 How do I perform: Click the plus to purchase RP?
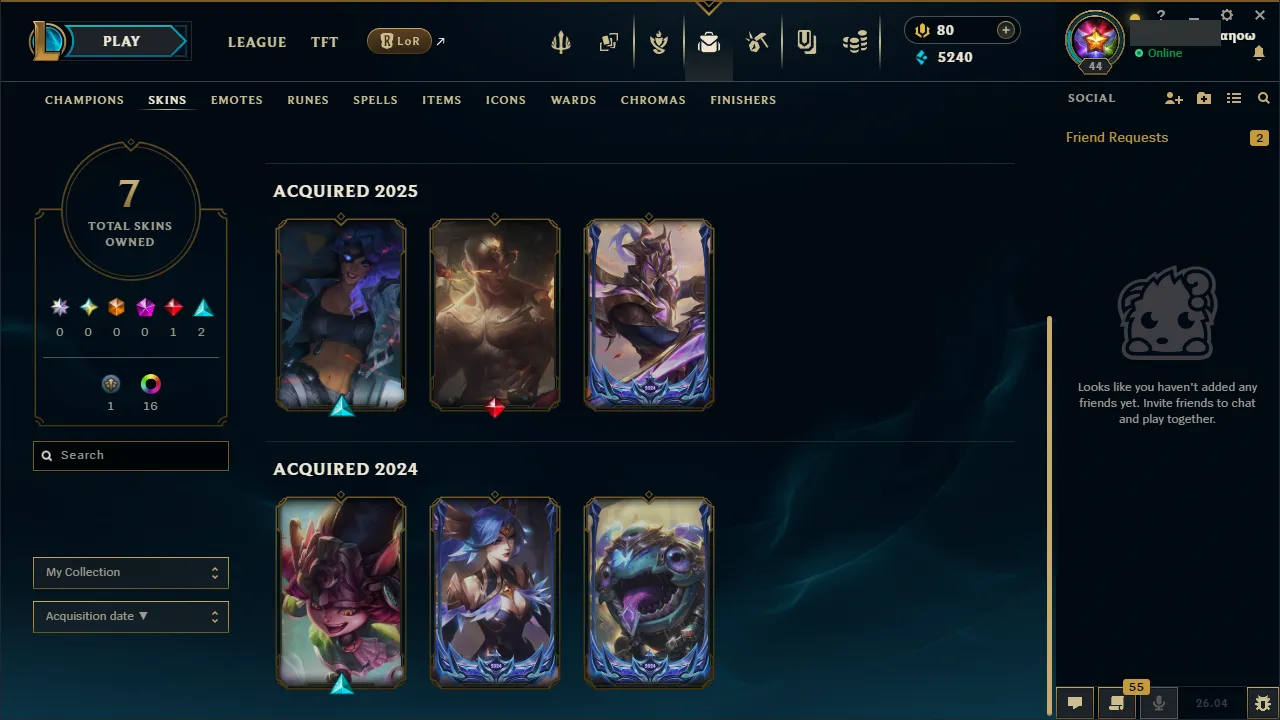pos(1005,30)
